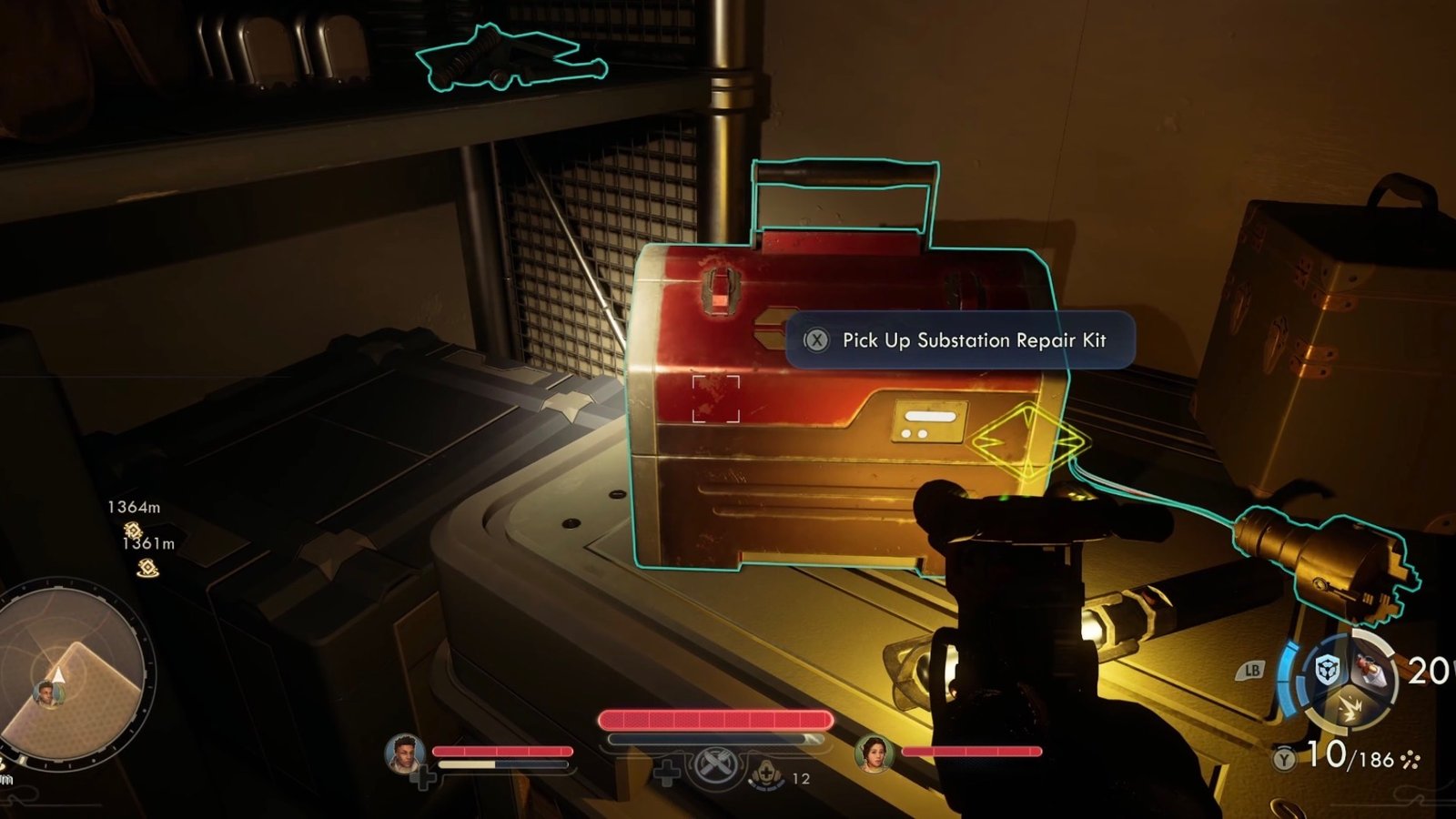Select the Adreno consumable icon showing 12
The width and height of the screenshot is (1456, 819).
pyautogui.click(x=767, y=774)
